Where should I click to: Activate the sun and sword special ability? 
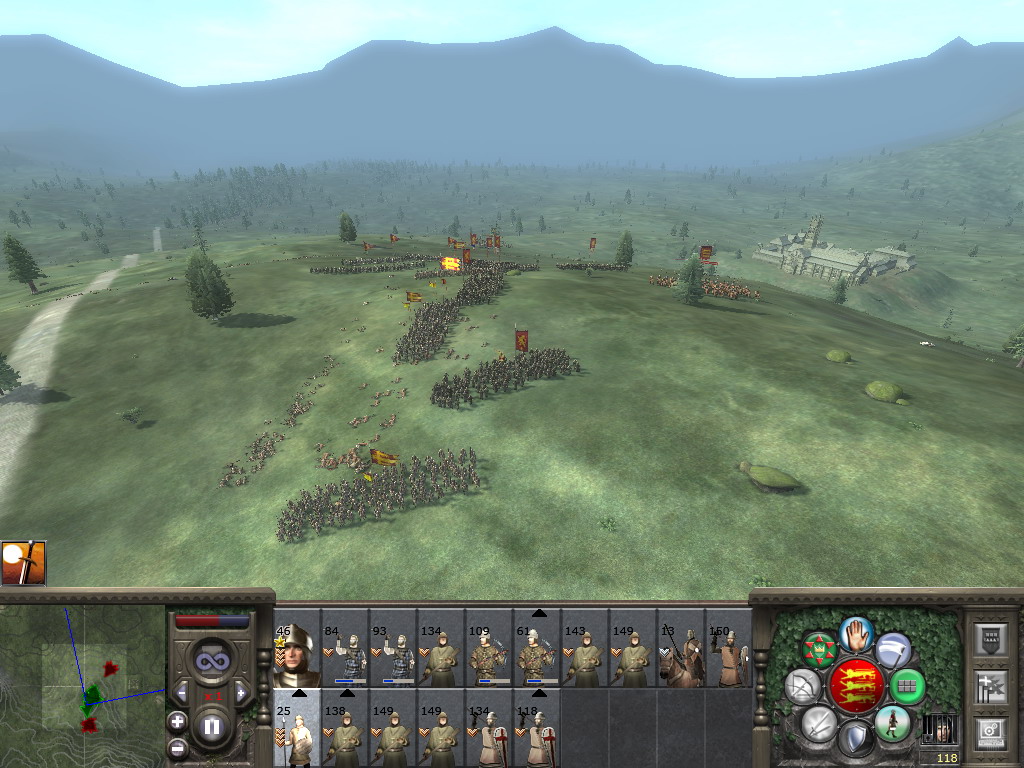[24, 563]
